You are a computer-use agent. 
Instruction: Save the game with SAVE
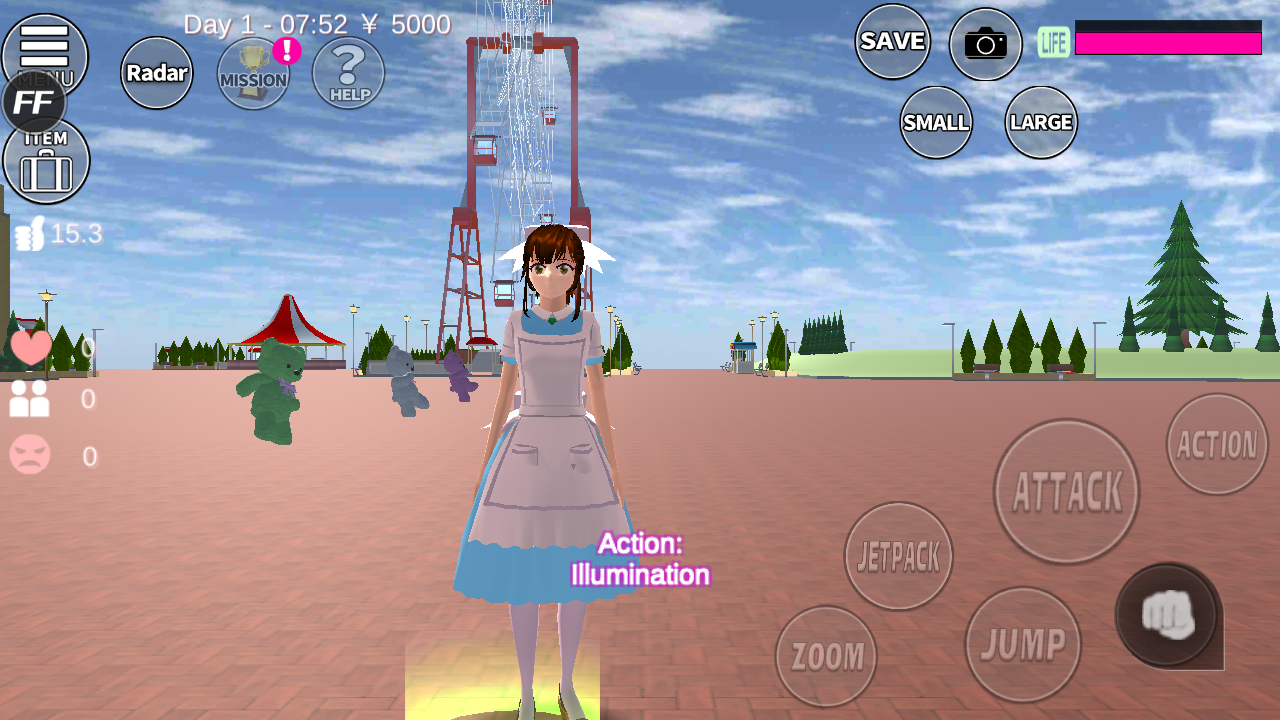point(893,41)
